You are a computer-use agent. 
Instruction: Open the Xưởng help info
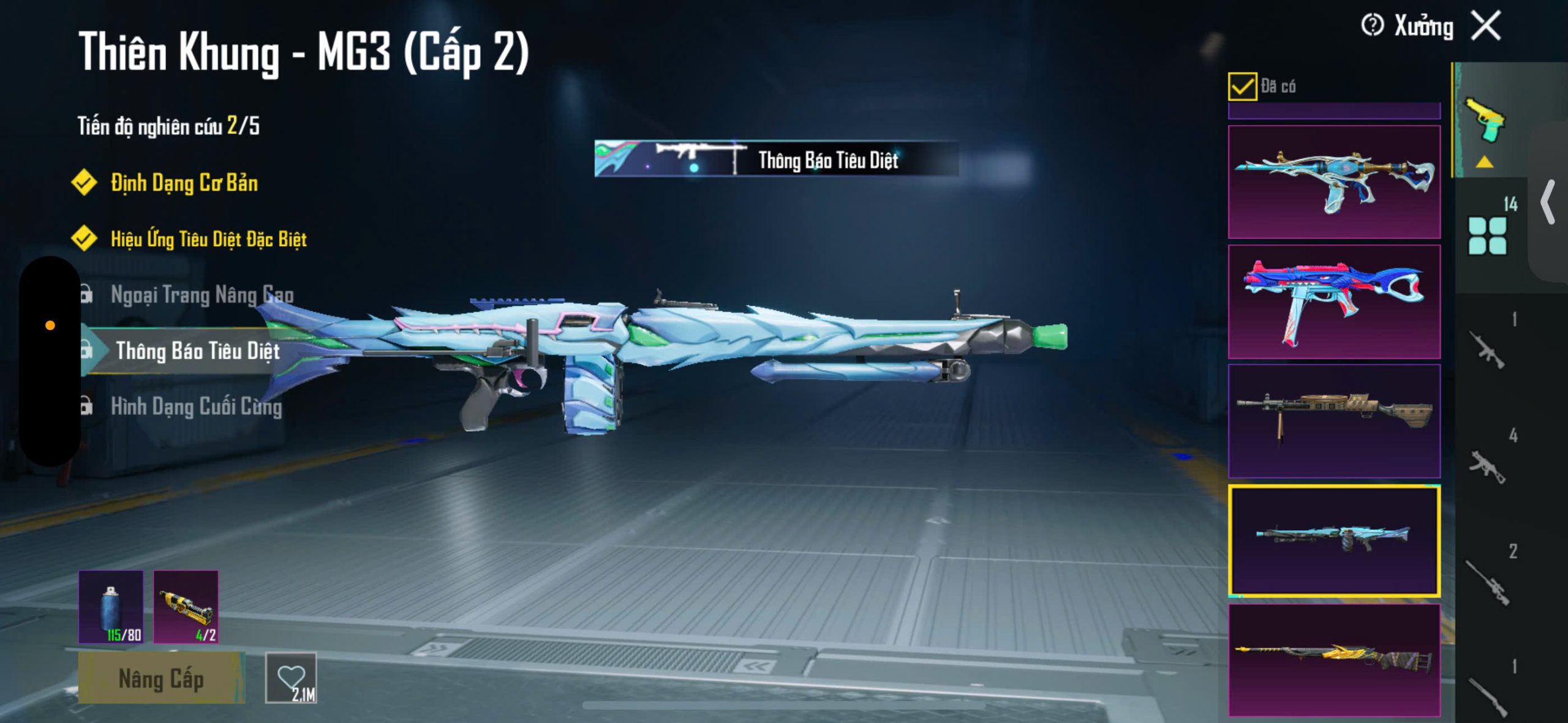pyautogui.click(x=1372, y=26)
